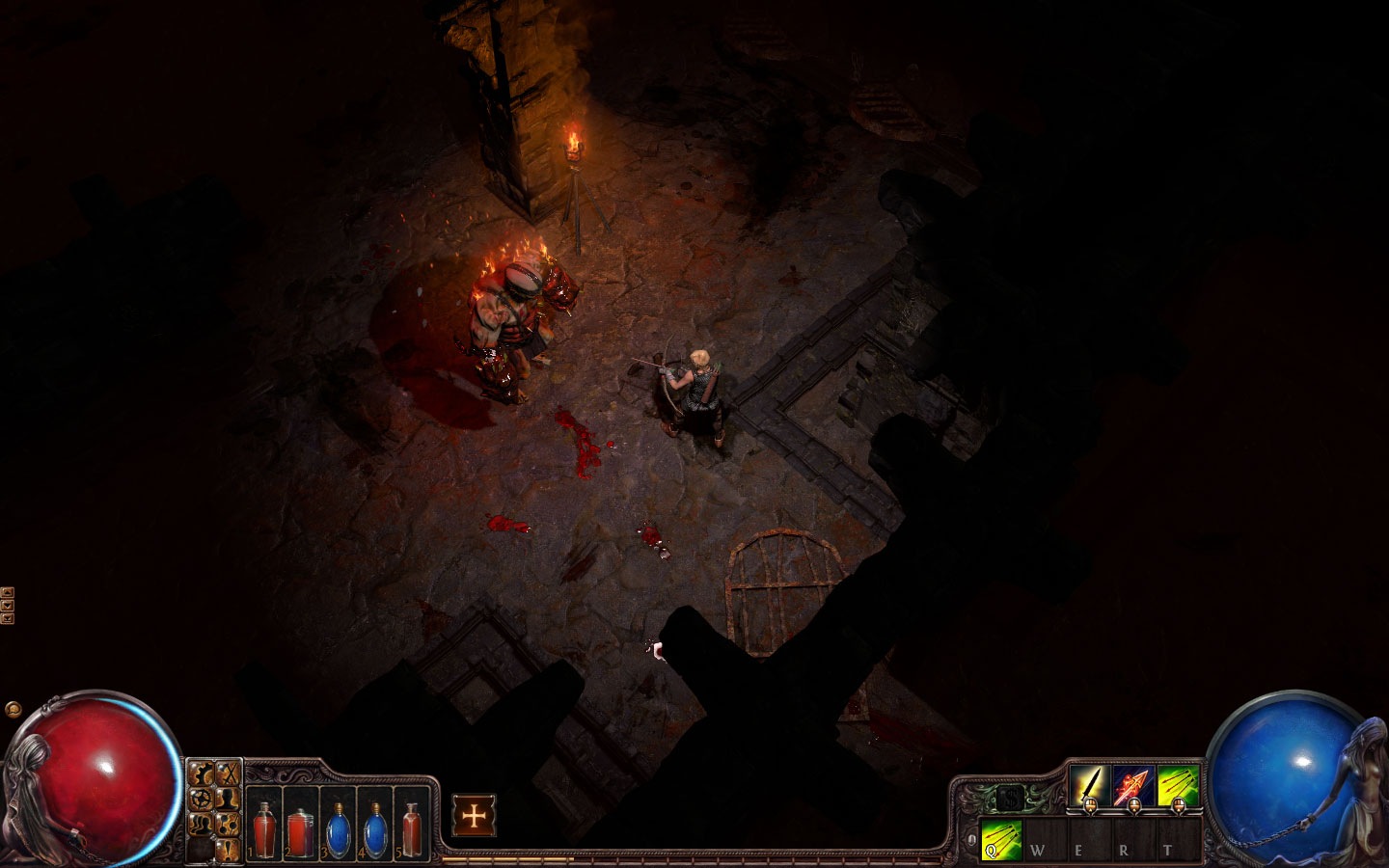This screenshot has height=868, width=1389.
Task: Open the dollar-sign microtransaction shop button
Action: coord(1009,799)
